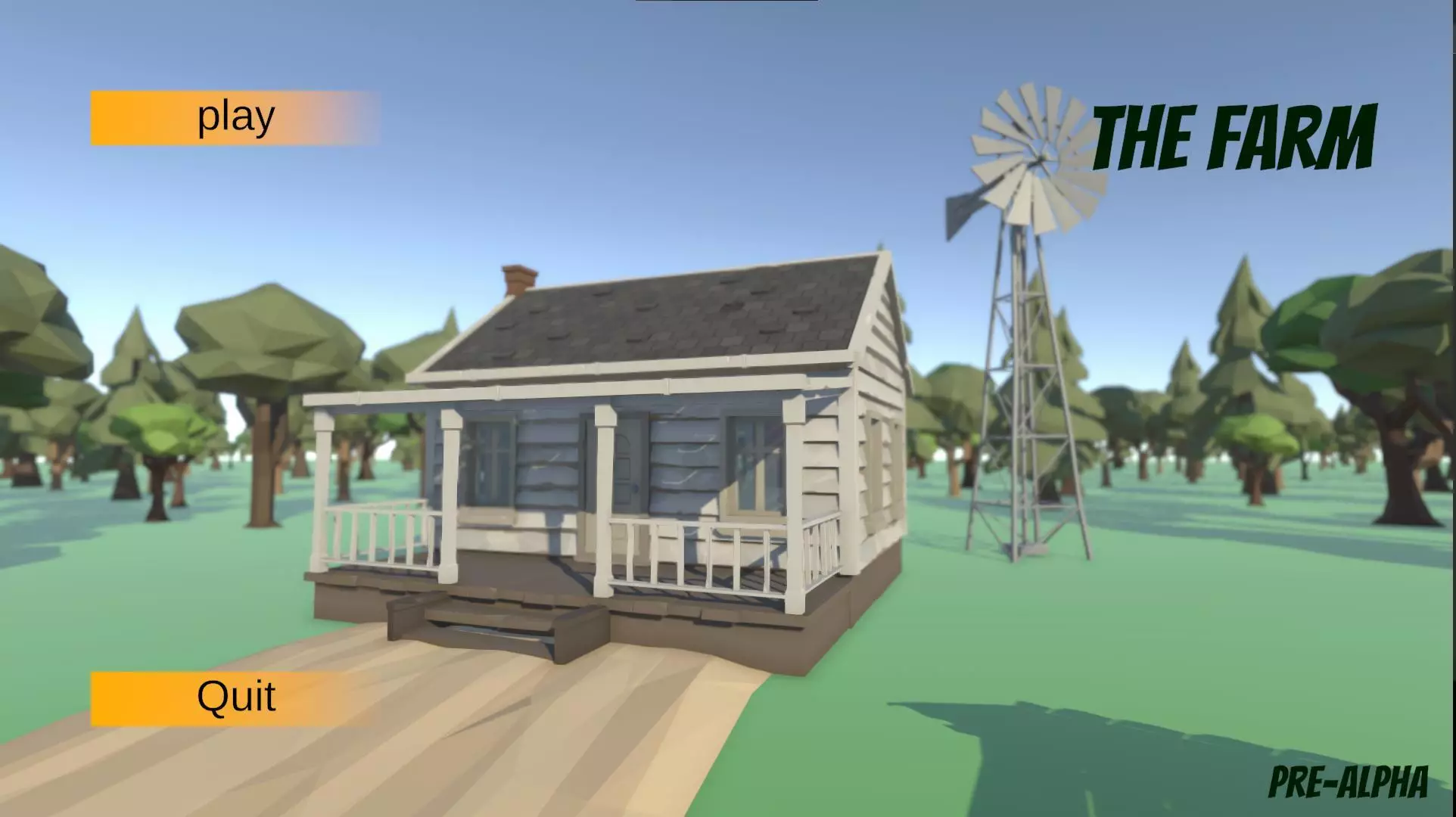
Task: Select the THE FARM title logo
Action: pos(1234,136)
